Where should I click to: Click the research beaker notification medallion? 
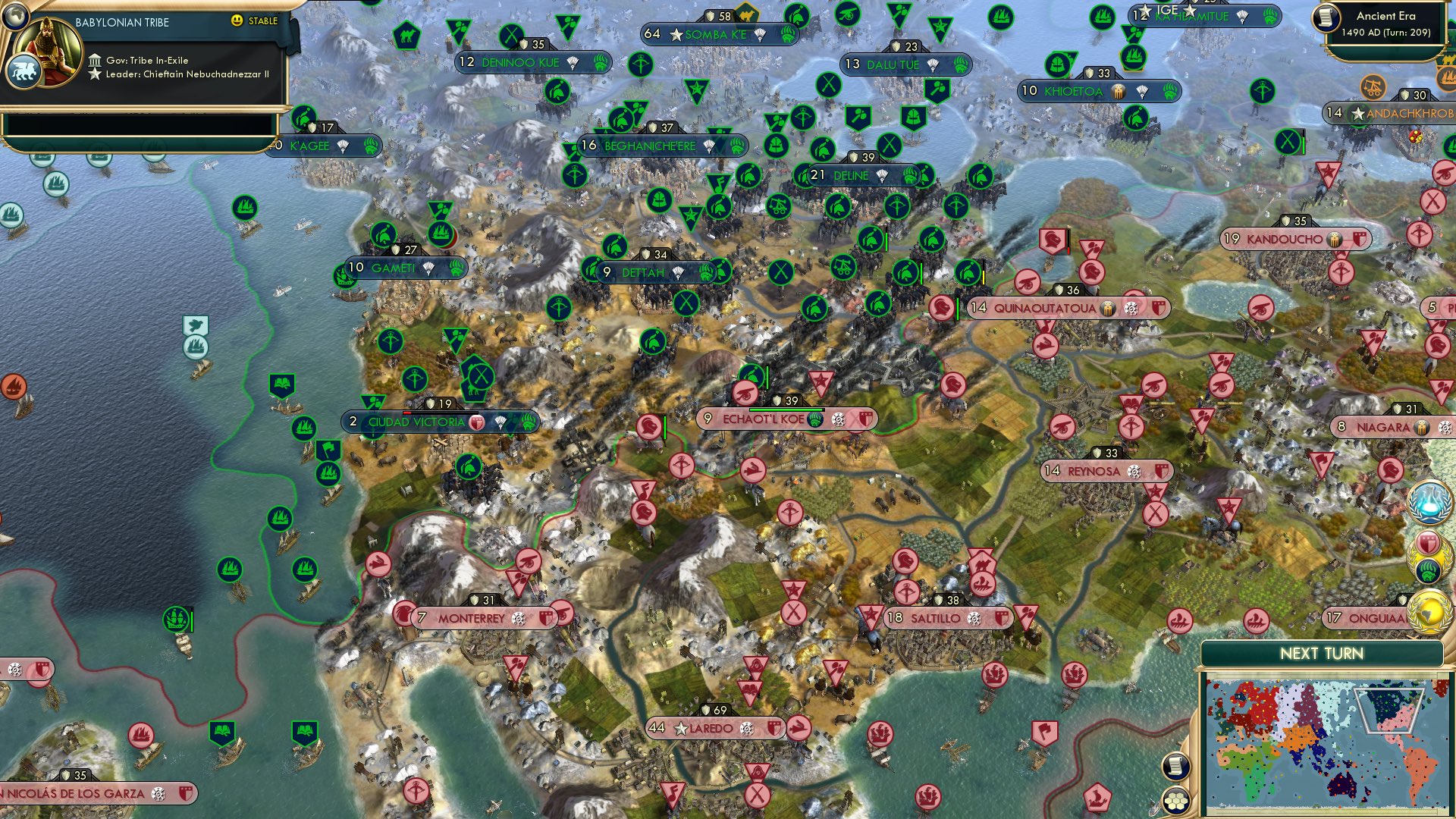[x=1429, y=502]
